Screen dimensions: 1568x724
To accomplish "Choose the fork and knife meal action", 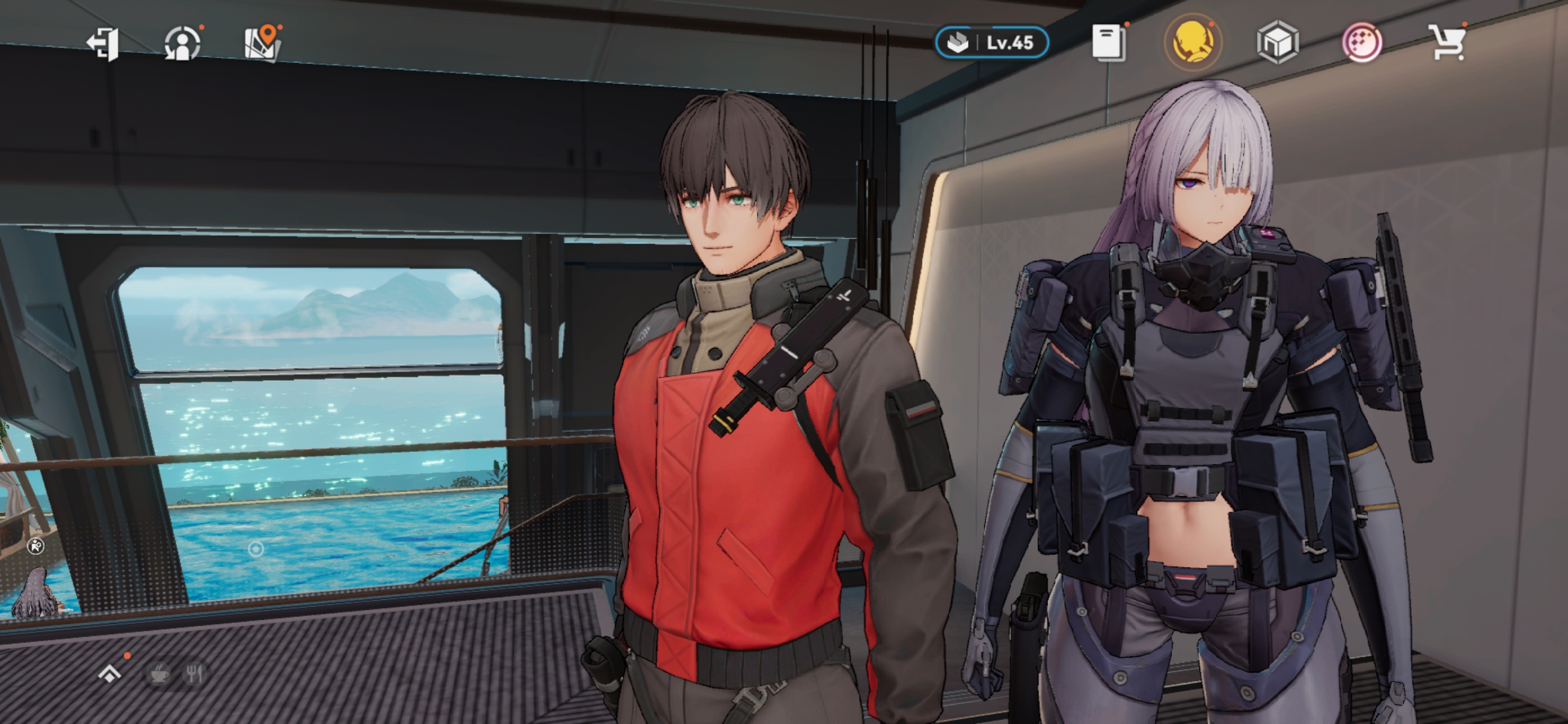I will click(x=195, y=673).
